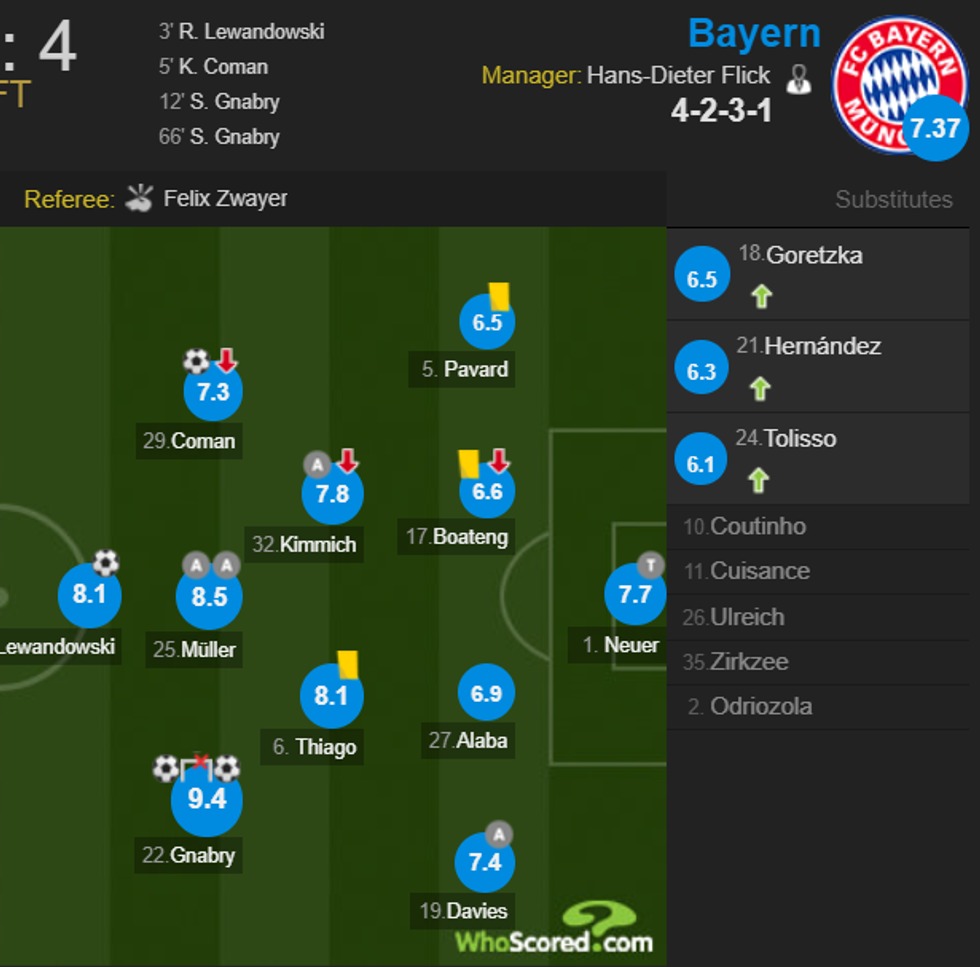Viewport: 980px width, 967px height.
Task: Select goalkeeper Neuer's 7.7 rating
Action: click(x=635, y=595)
